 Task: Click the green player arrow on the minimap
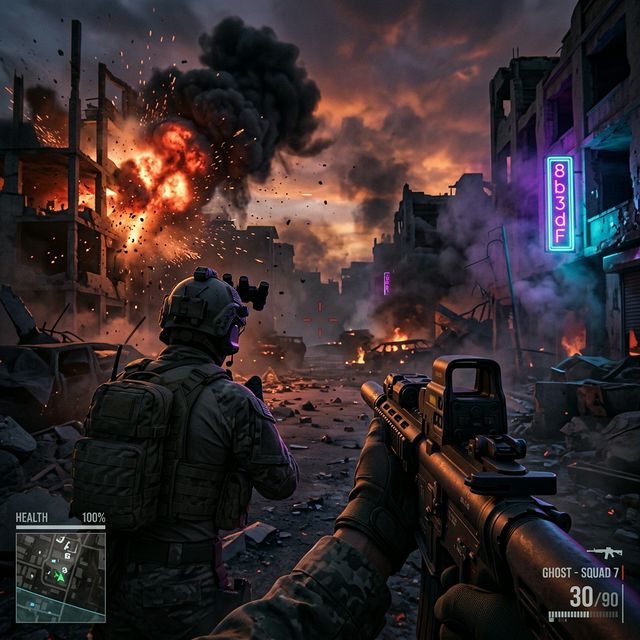(60, 575)
